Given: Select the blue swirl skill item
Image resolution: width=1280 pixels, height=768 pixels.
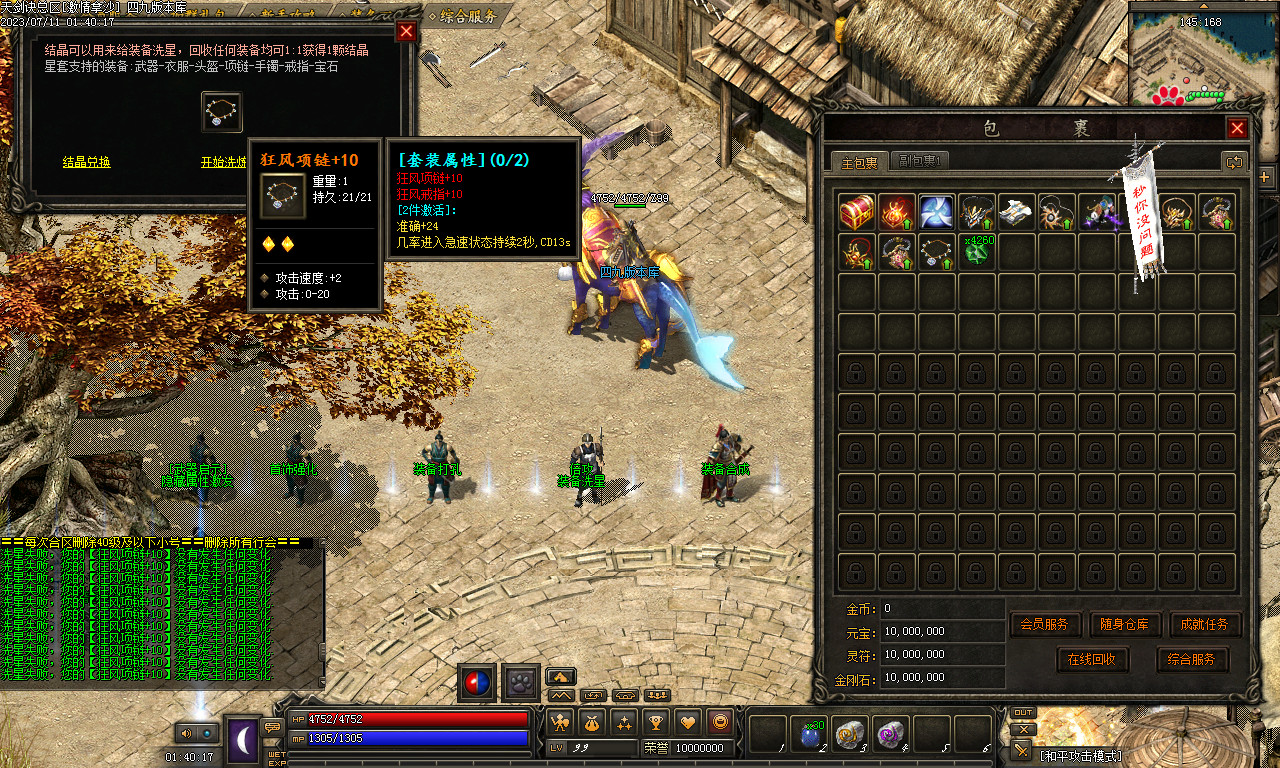Looking at the screenshot, I should pos(937,212).
